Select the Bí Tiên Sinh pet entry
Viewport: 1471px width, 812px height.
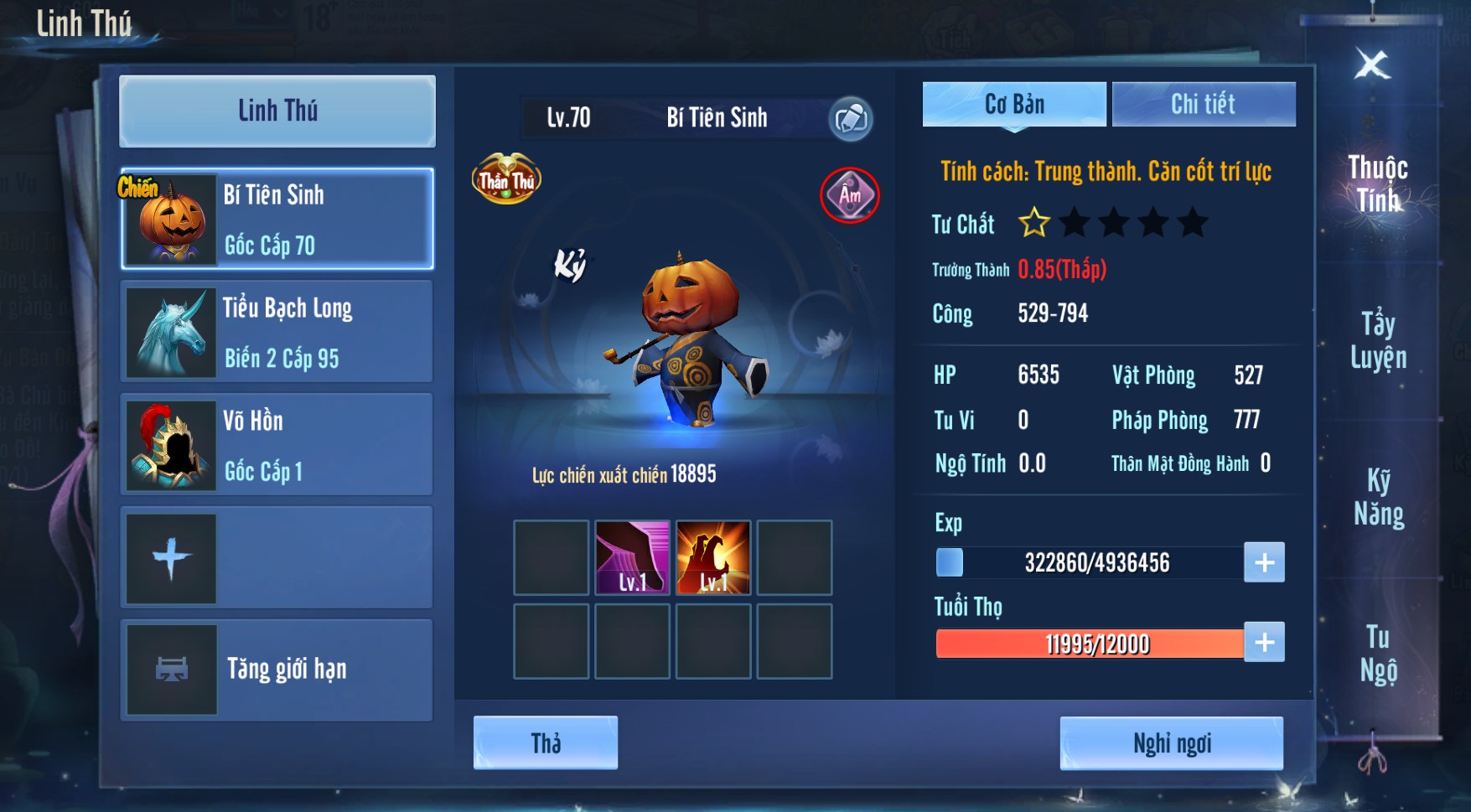[x=277, y=220]
